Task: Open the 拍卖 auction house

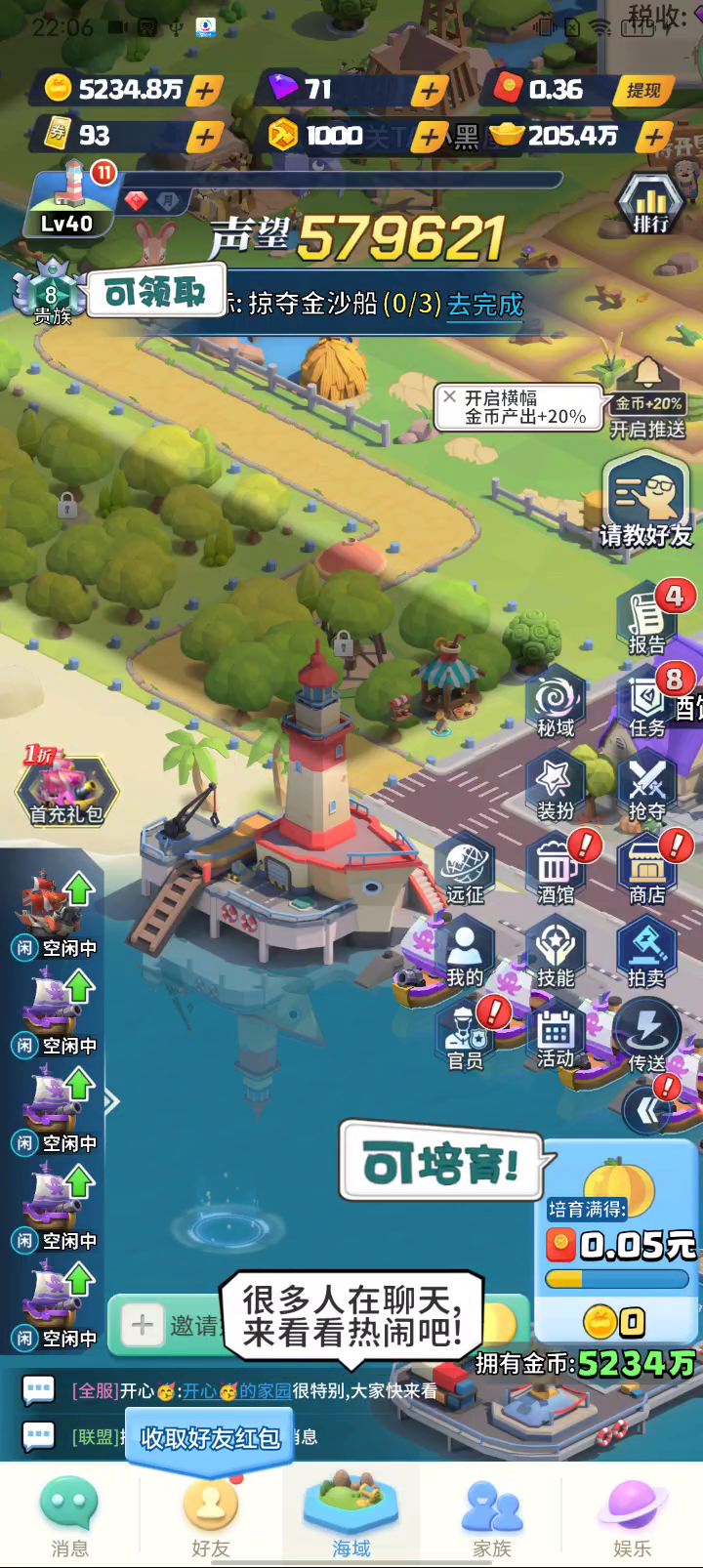Action: 646,953
